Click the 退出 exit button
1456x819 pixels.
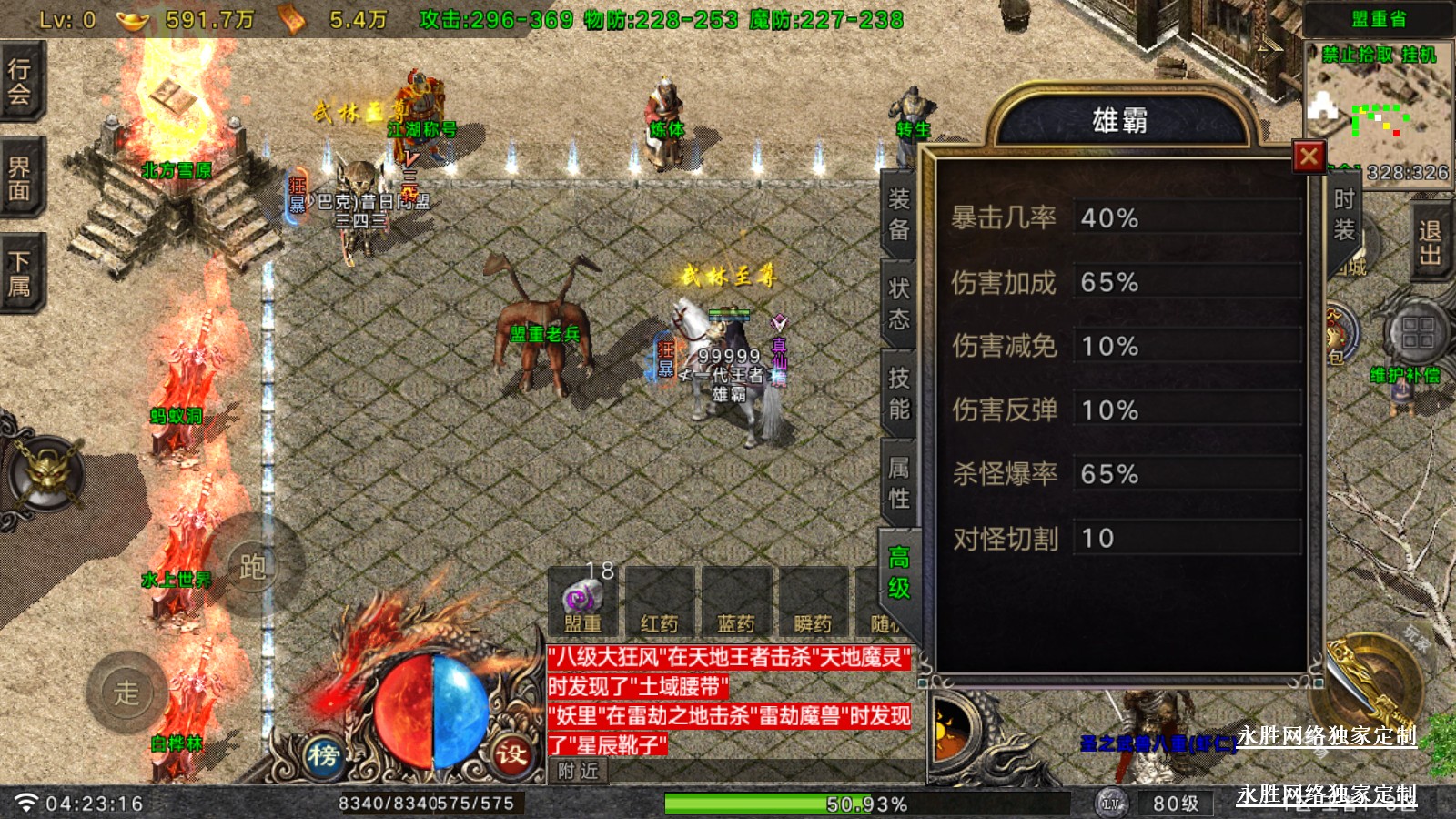[x=1430, y=242]
